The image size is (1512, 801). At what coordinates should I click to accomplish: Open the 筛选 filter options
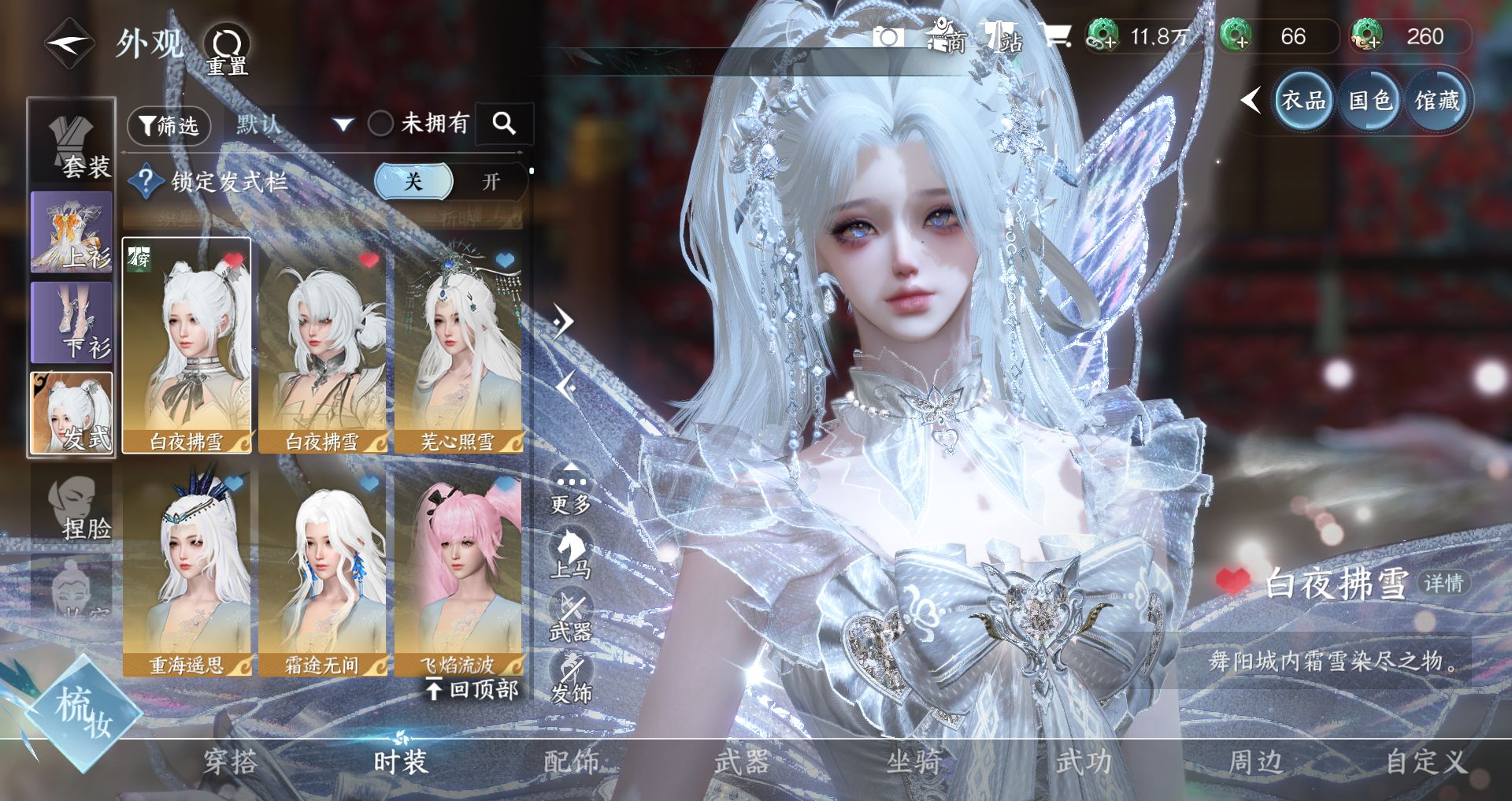(x=169, y=125)
